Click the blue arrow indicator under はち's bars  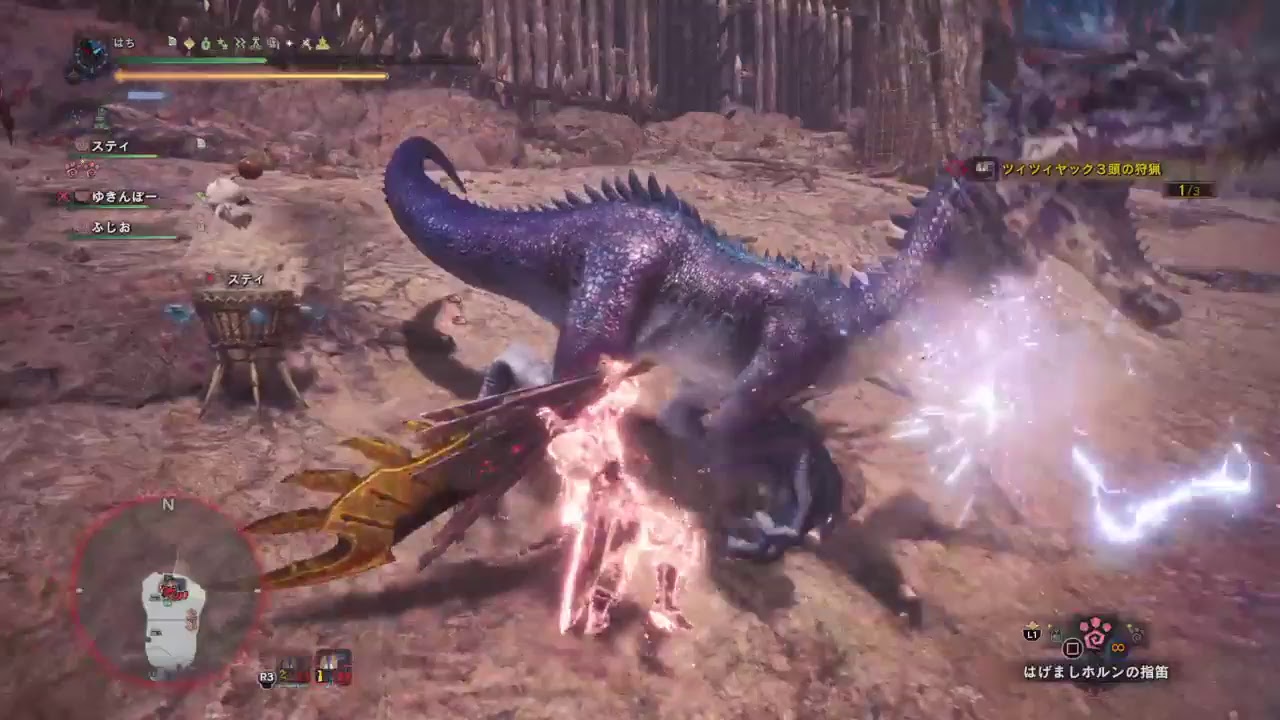(x=147, y=95)
